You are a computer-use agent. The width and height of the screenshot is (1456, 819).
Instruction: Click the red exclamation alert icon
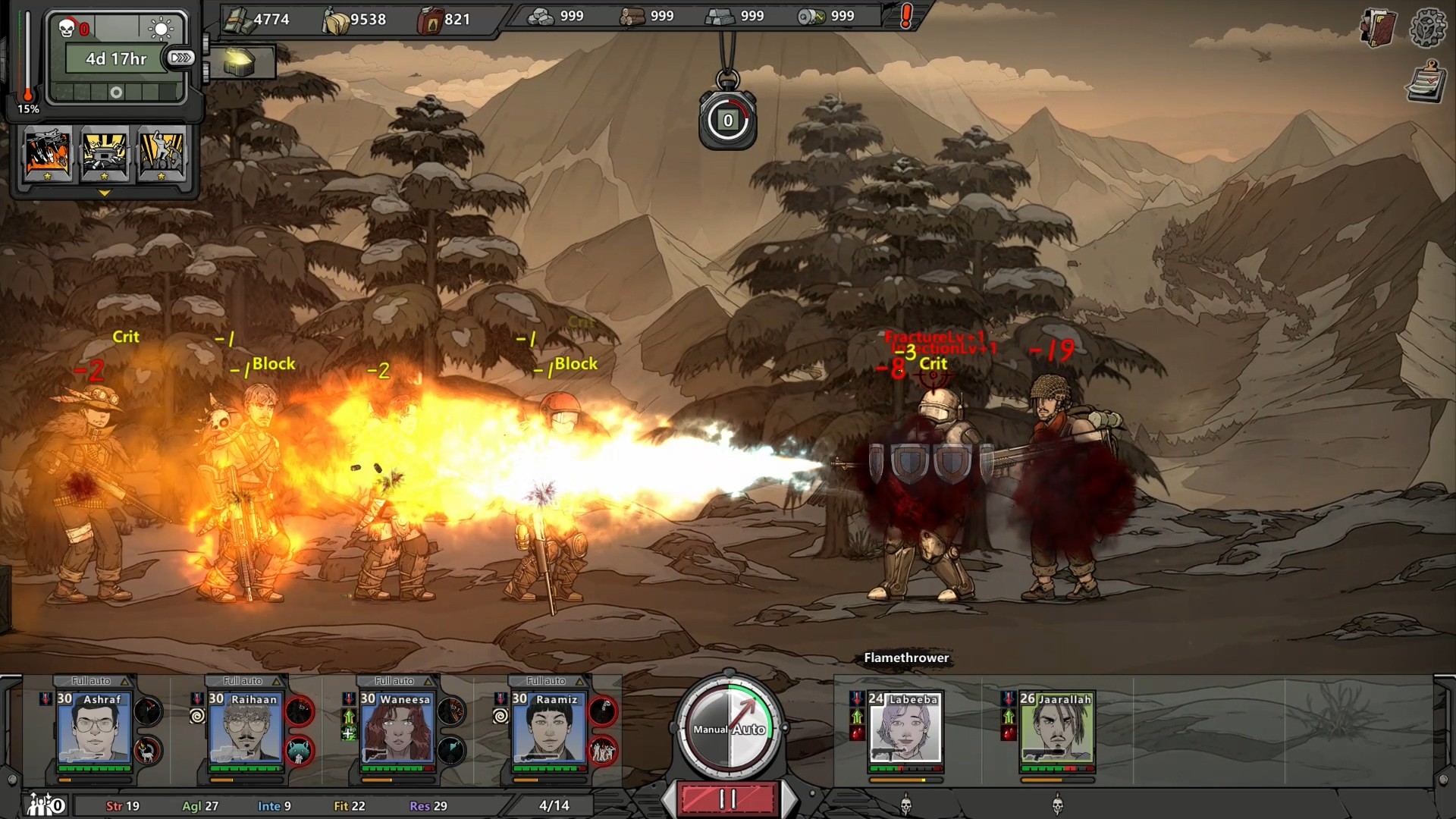(x=905, y=17)
